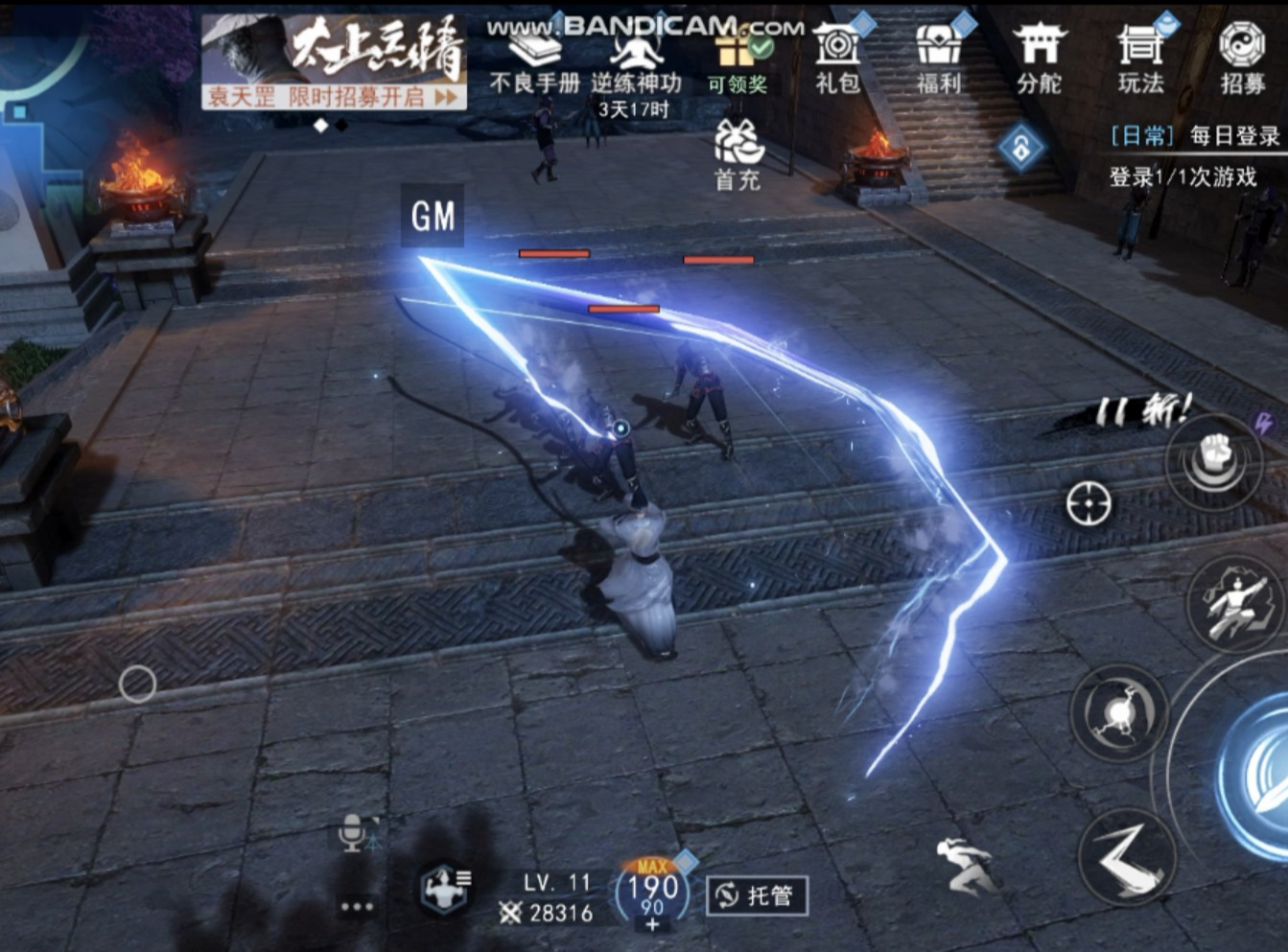Image resolution: width=1288 pixels, height=952 pixels.
Task: Open the 招募 recruitment screen
Action: 1242,58
